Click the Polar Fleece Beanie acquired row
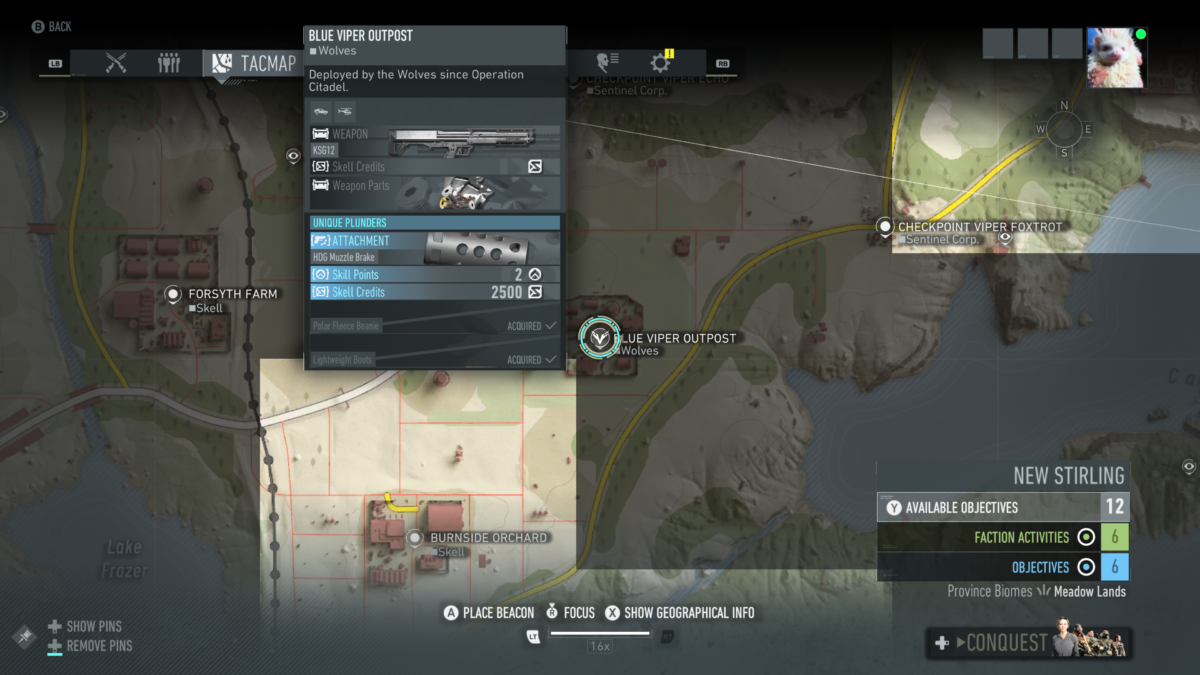The height and width of the screenshot is (675, 1200). point(434,326)
